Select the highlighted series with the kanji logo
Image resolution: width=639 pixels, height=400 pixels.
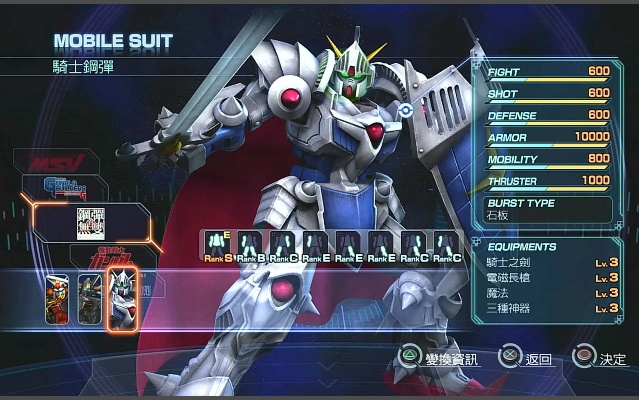91,222
